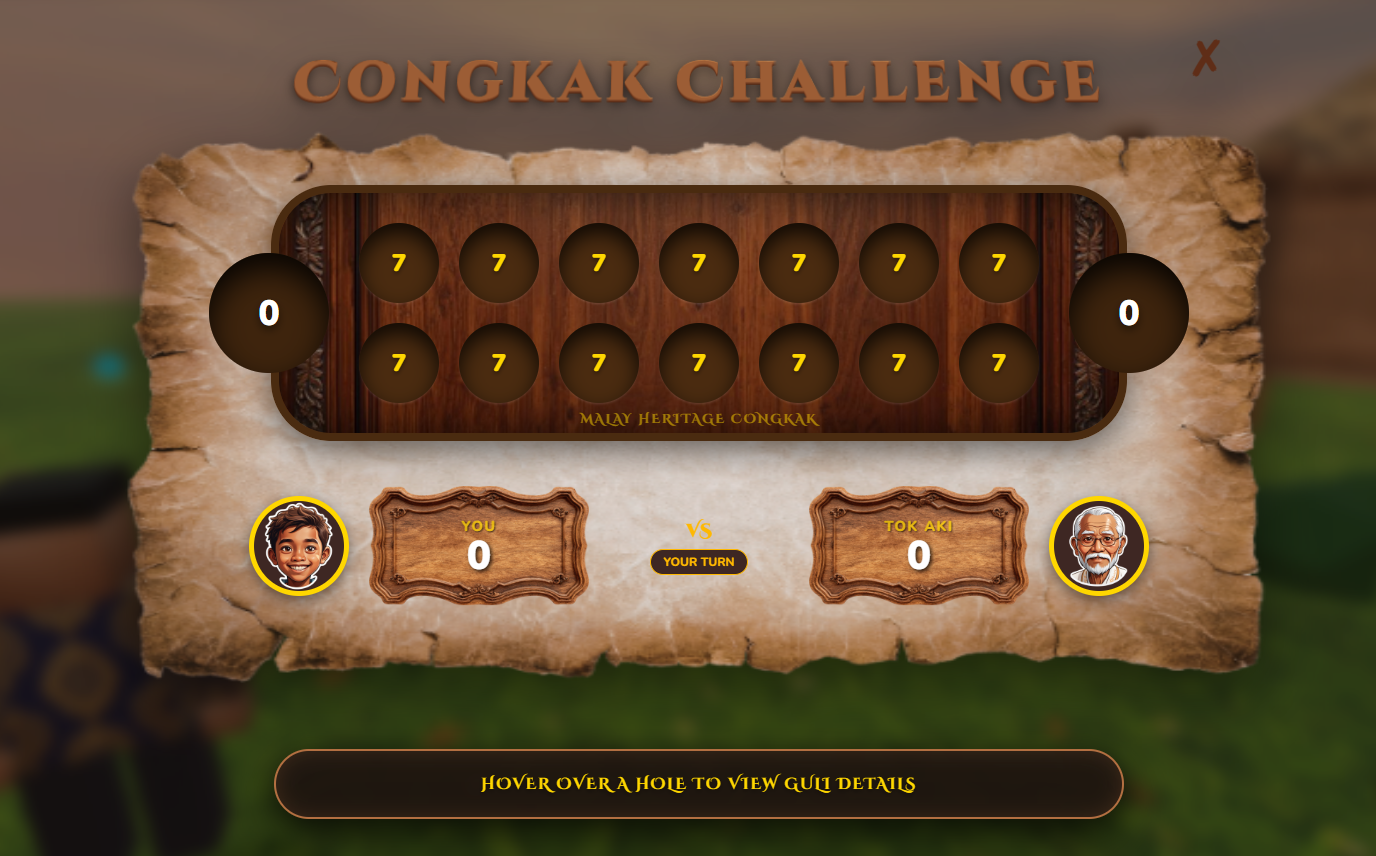Image resolution: width=1376 pixels, height=856 pixels.
Task: Click your avatar portrait of the boy
Action: [298, 546]
